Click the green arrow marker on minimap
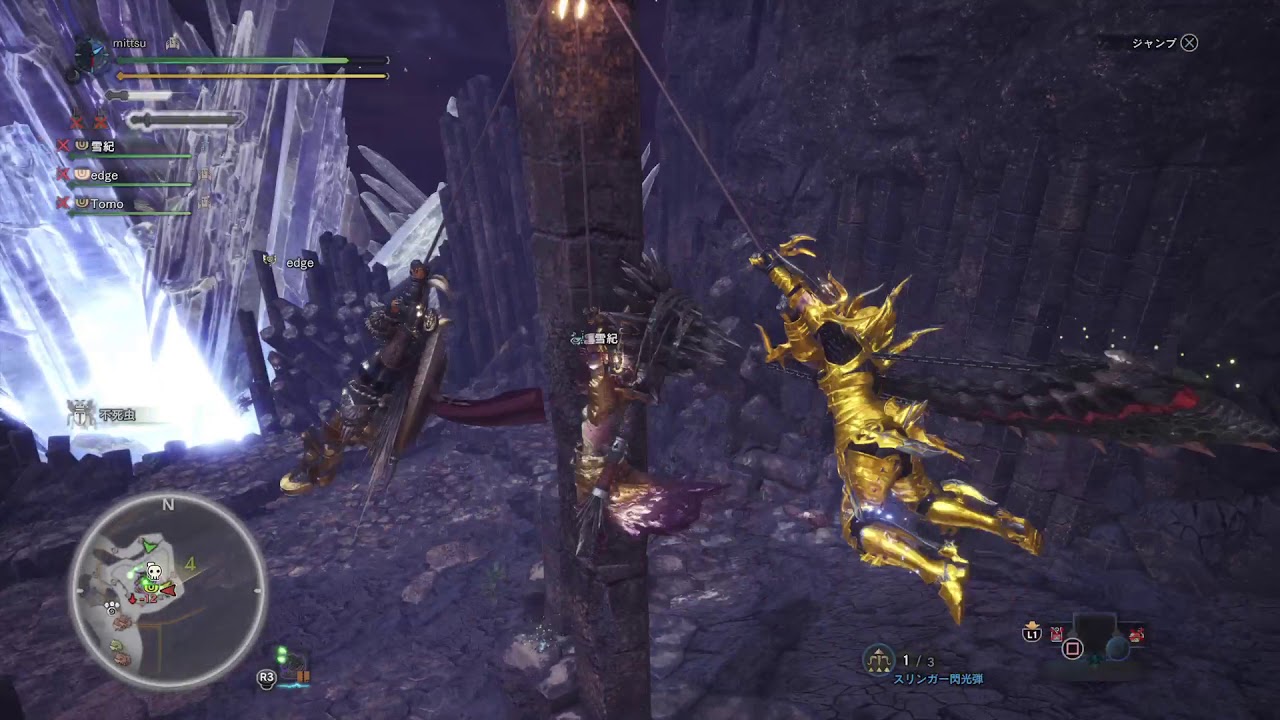1280x720 pixels. click(150, 546)
